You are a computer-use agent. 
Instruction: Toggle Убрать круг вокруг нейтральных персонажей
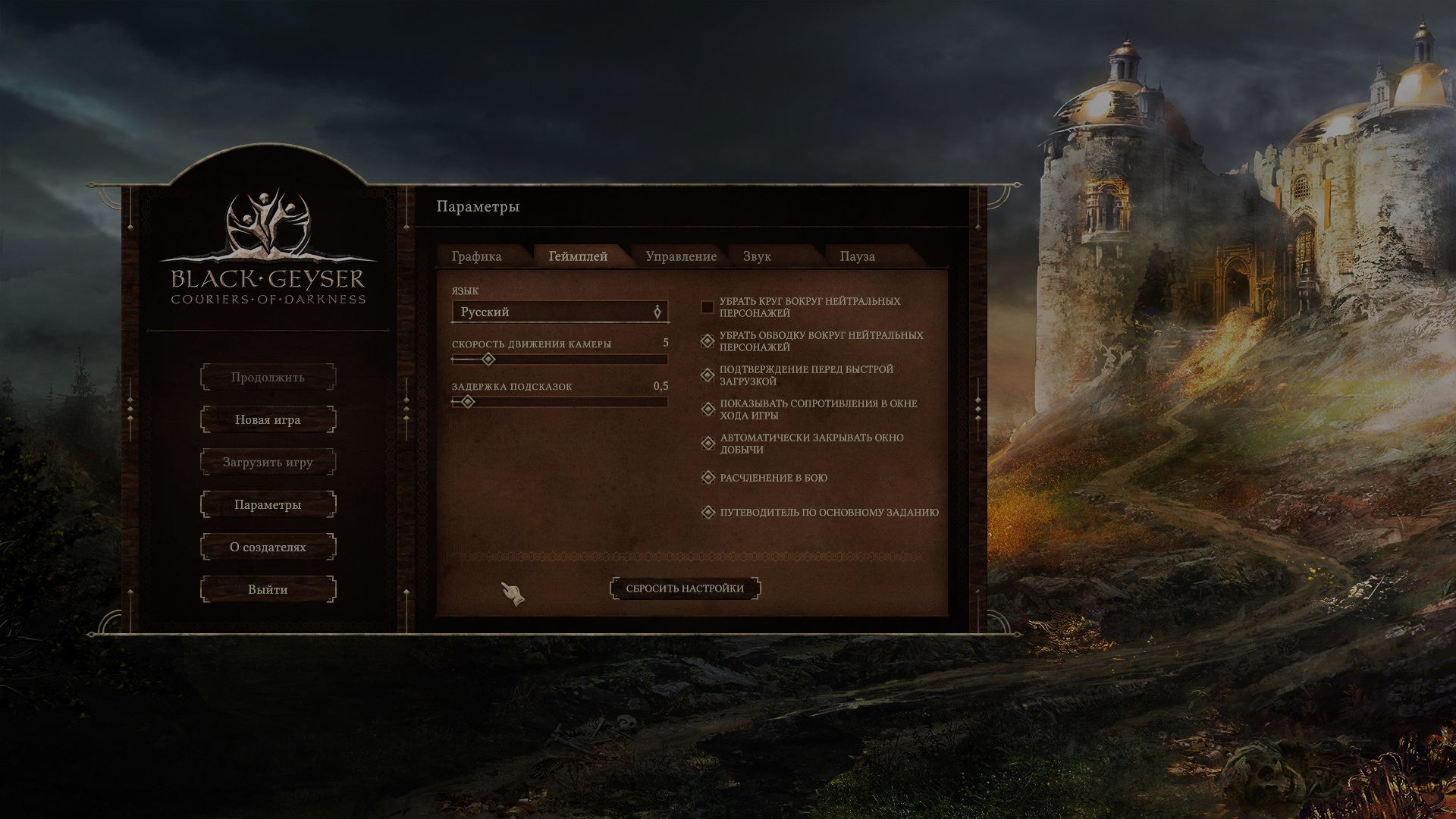[708, 307]
